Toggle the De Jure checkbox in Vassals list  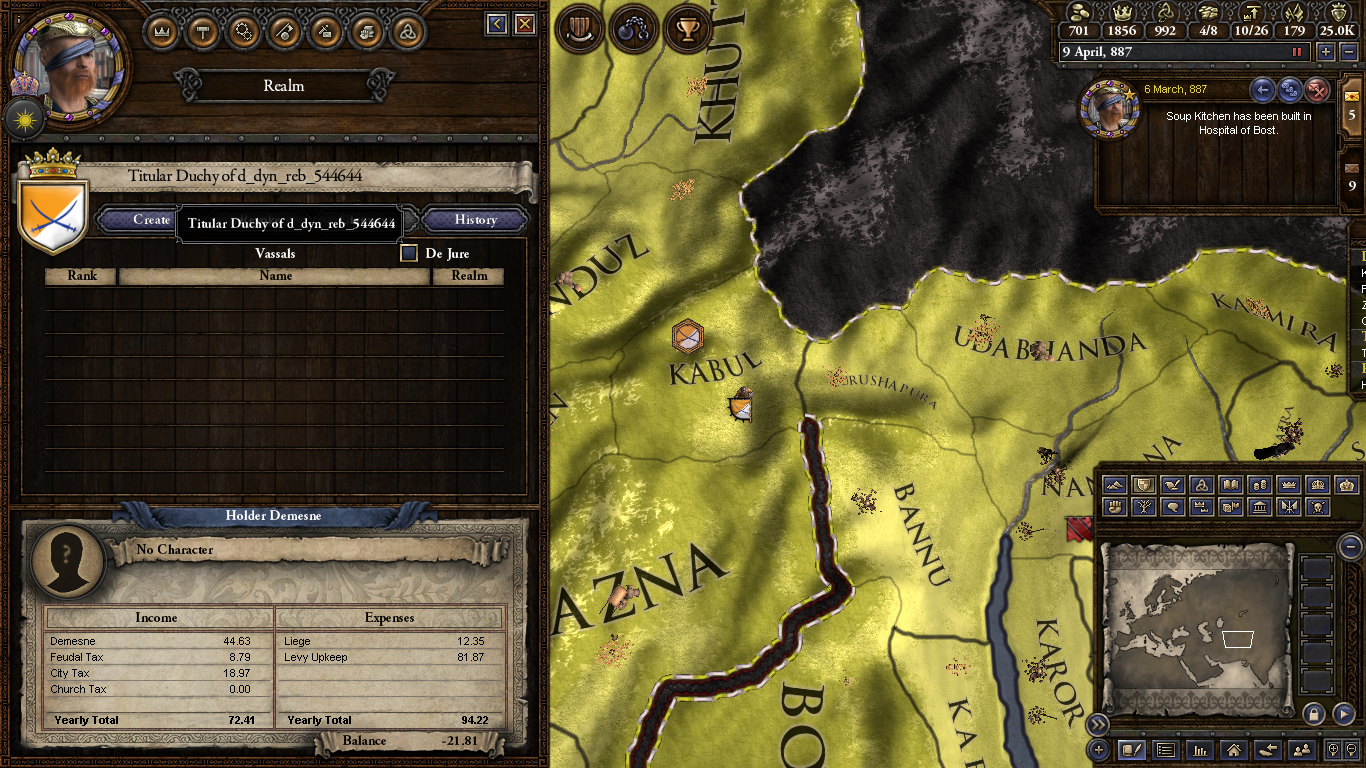[408, 253]
